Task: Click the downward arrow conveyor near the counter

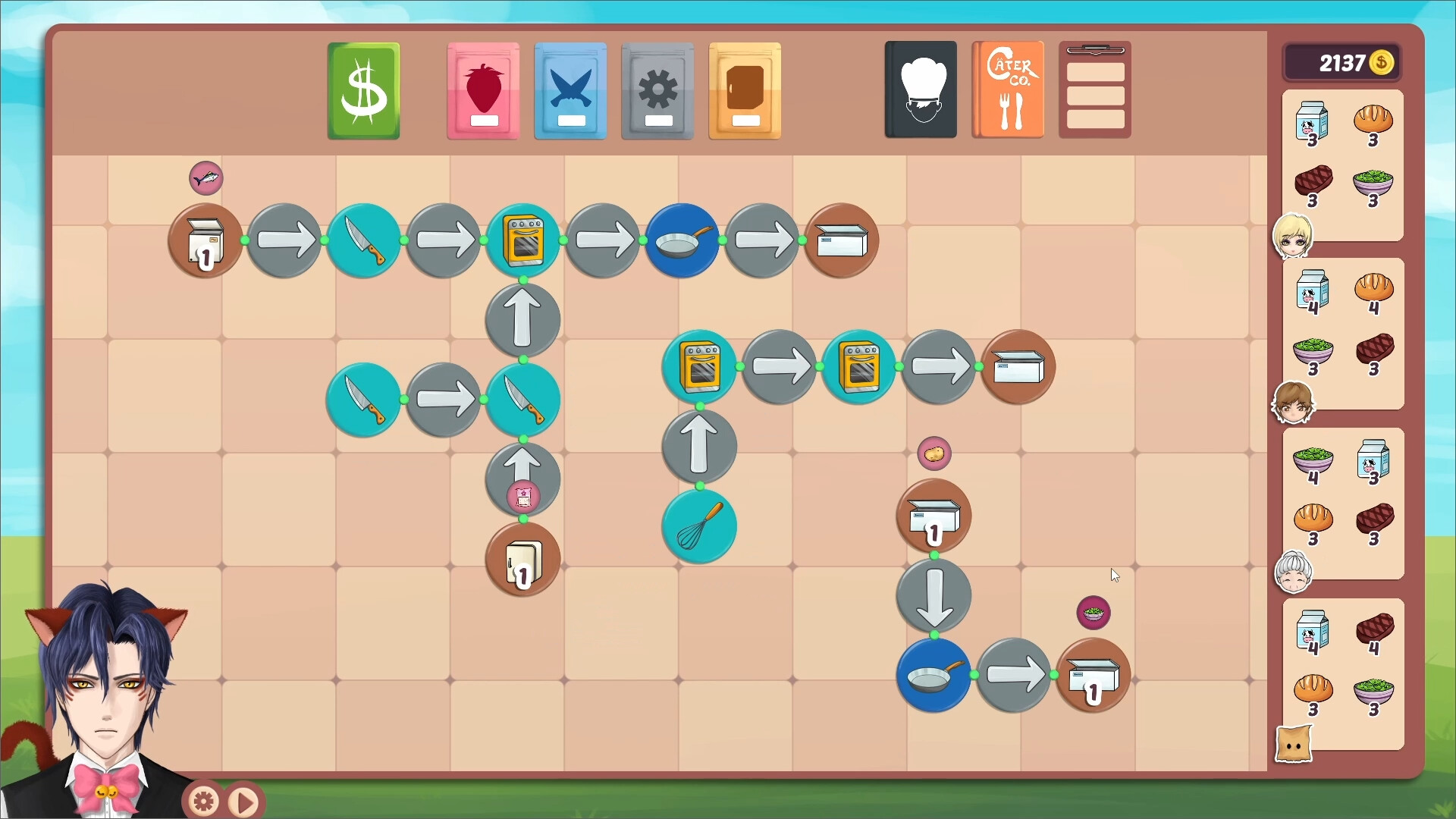Action: pos(934,596)
